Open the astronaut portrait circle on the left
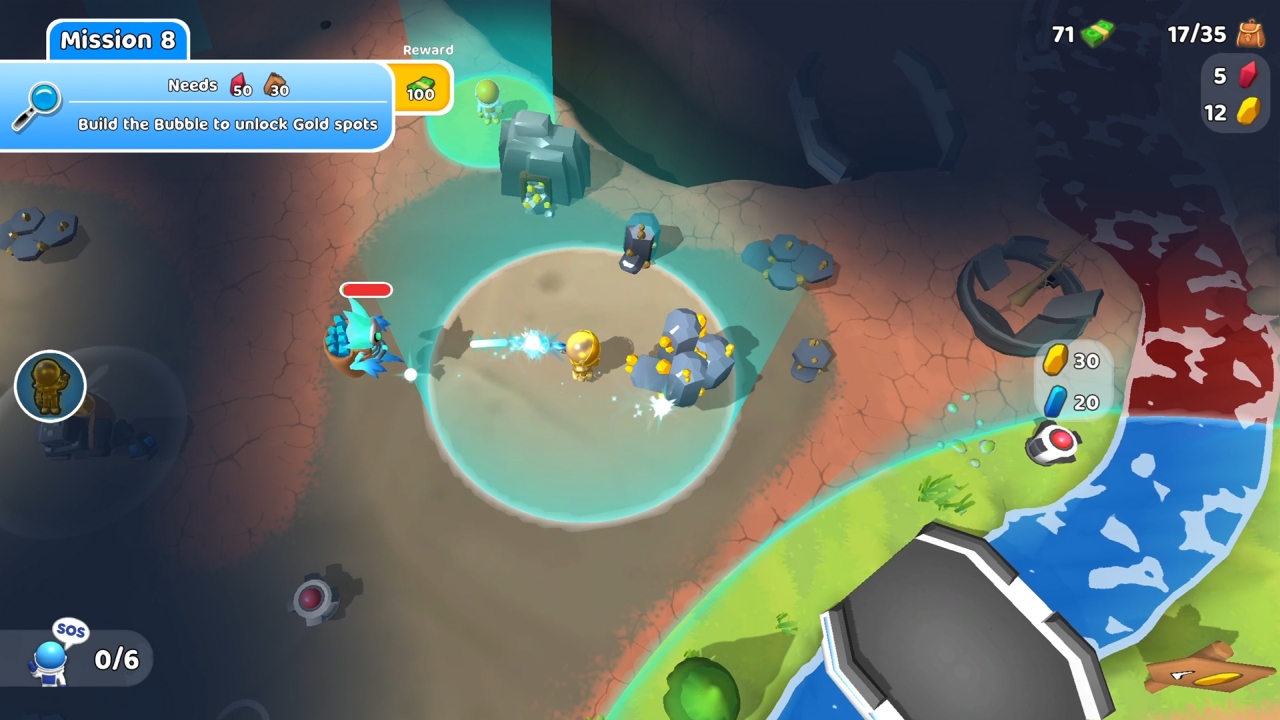 (50, 387)
